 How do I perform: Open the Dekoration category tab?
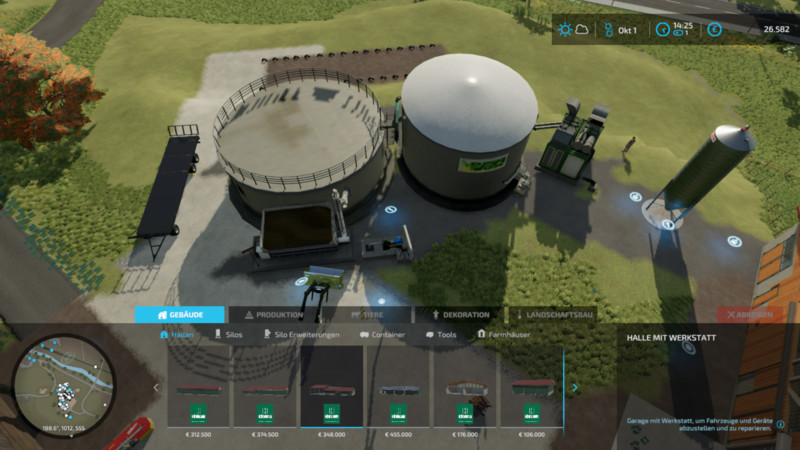click(460, 314)
